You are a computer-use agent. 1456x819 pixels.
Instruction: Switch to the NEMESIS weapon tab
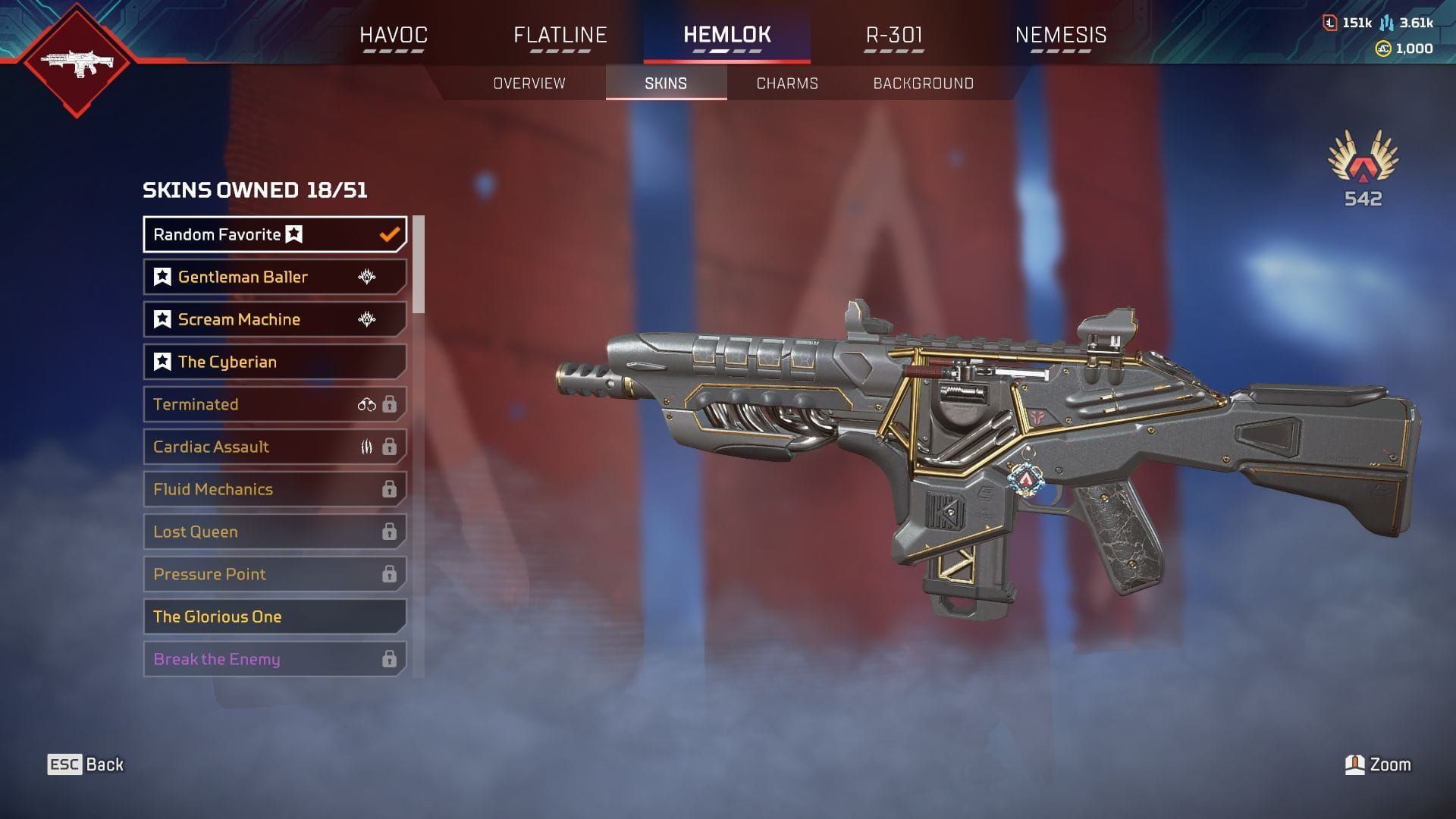[x=1060, y=36]
